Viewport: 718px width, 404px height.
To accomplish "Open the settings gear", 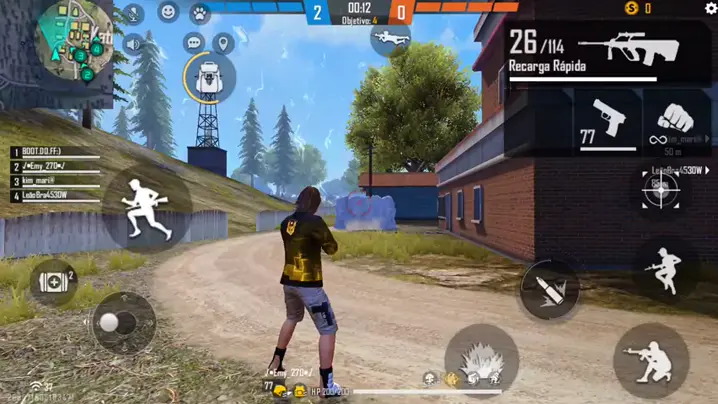I will (711, 8).
